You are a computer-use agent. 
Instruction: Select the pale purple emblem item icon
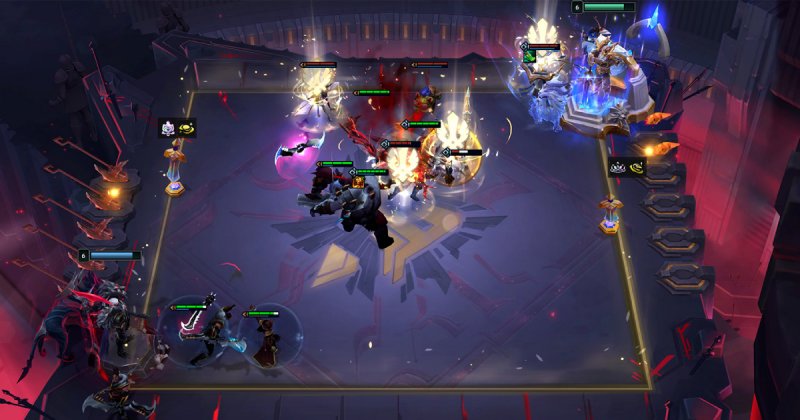click(168, 128)
